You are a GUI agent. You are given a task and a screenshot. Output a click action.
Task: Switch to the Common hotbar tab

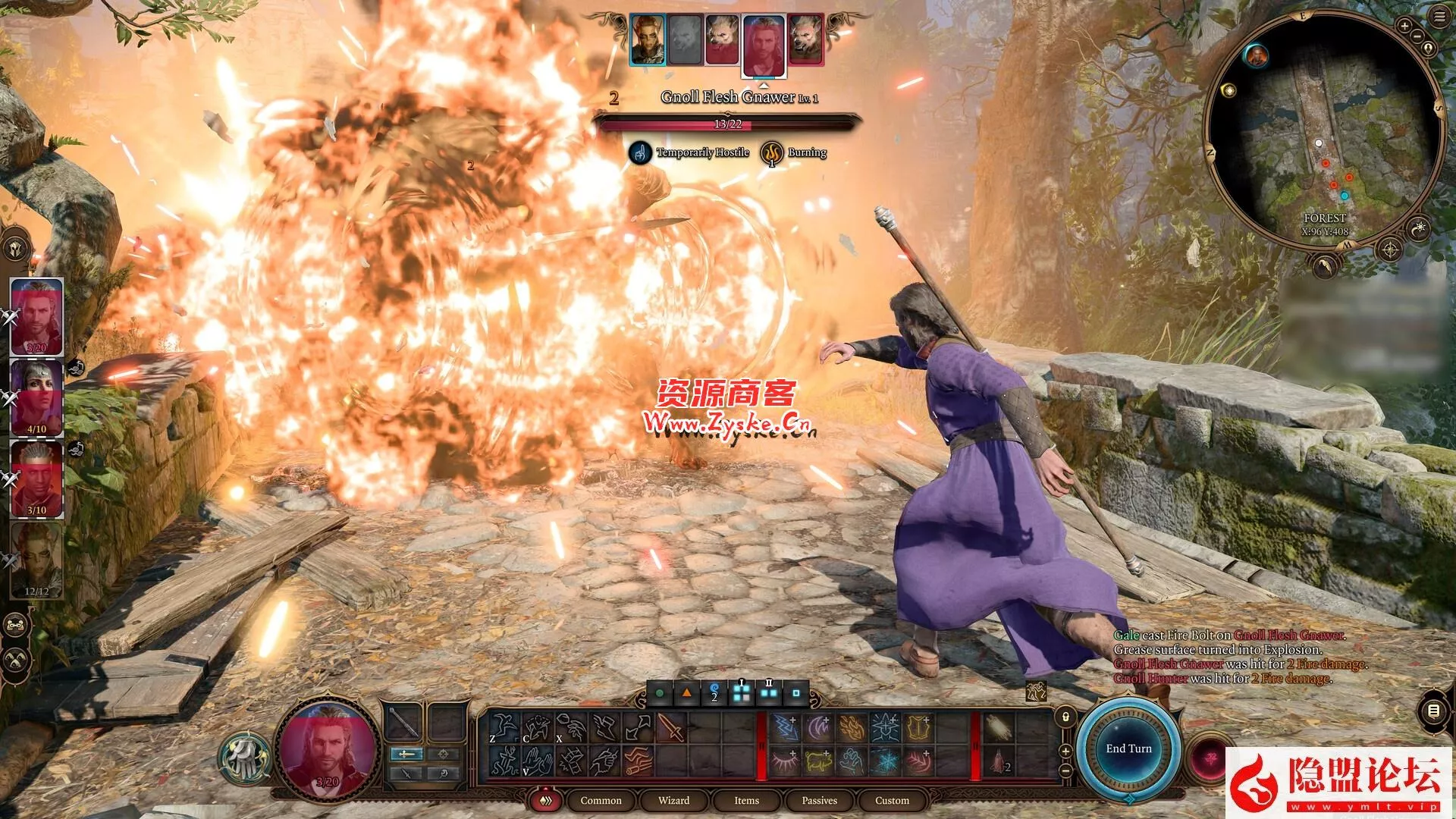601,800
